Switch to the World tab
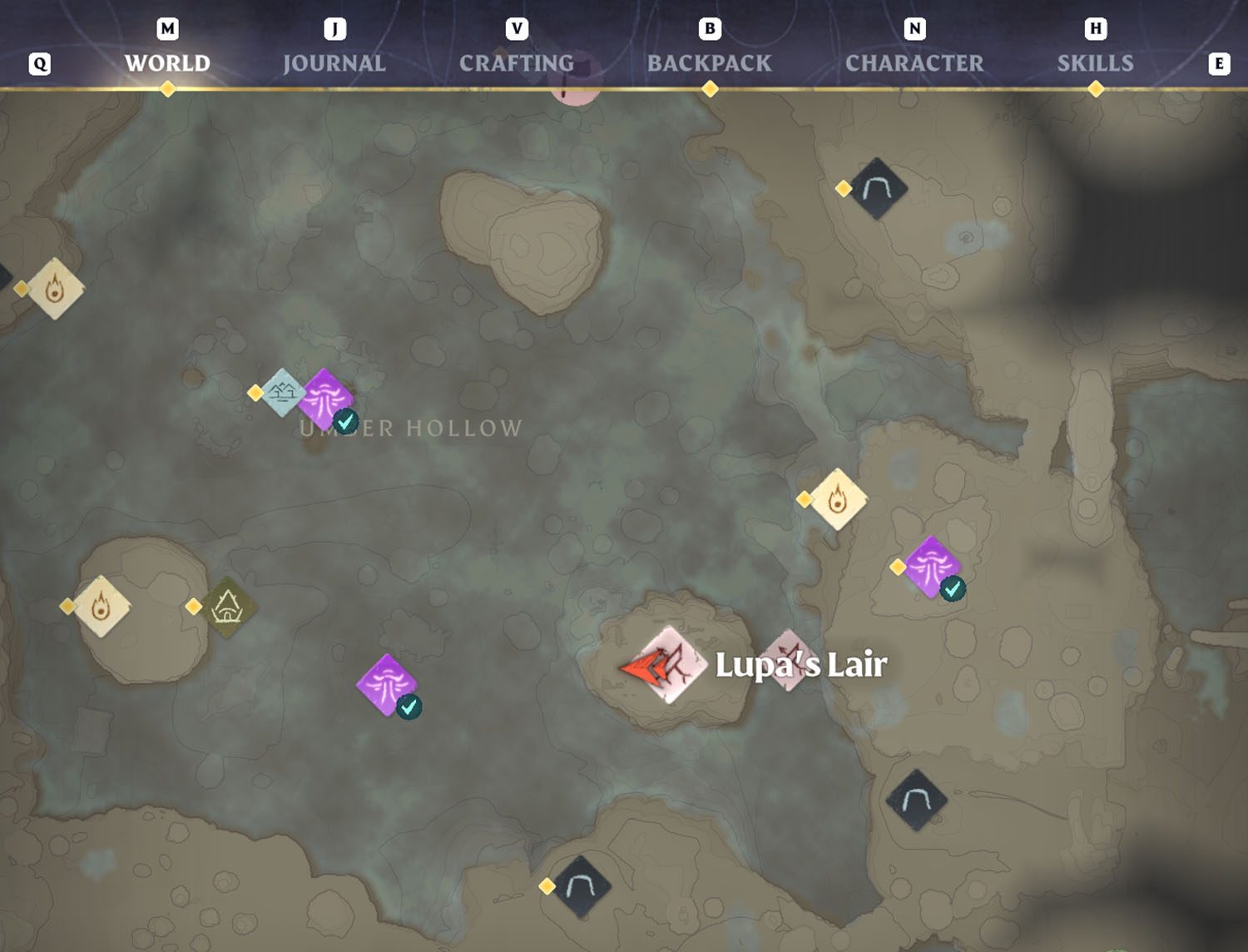The height and width of the screenshot is (952, 1248). point(167,63)
